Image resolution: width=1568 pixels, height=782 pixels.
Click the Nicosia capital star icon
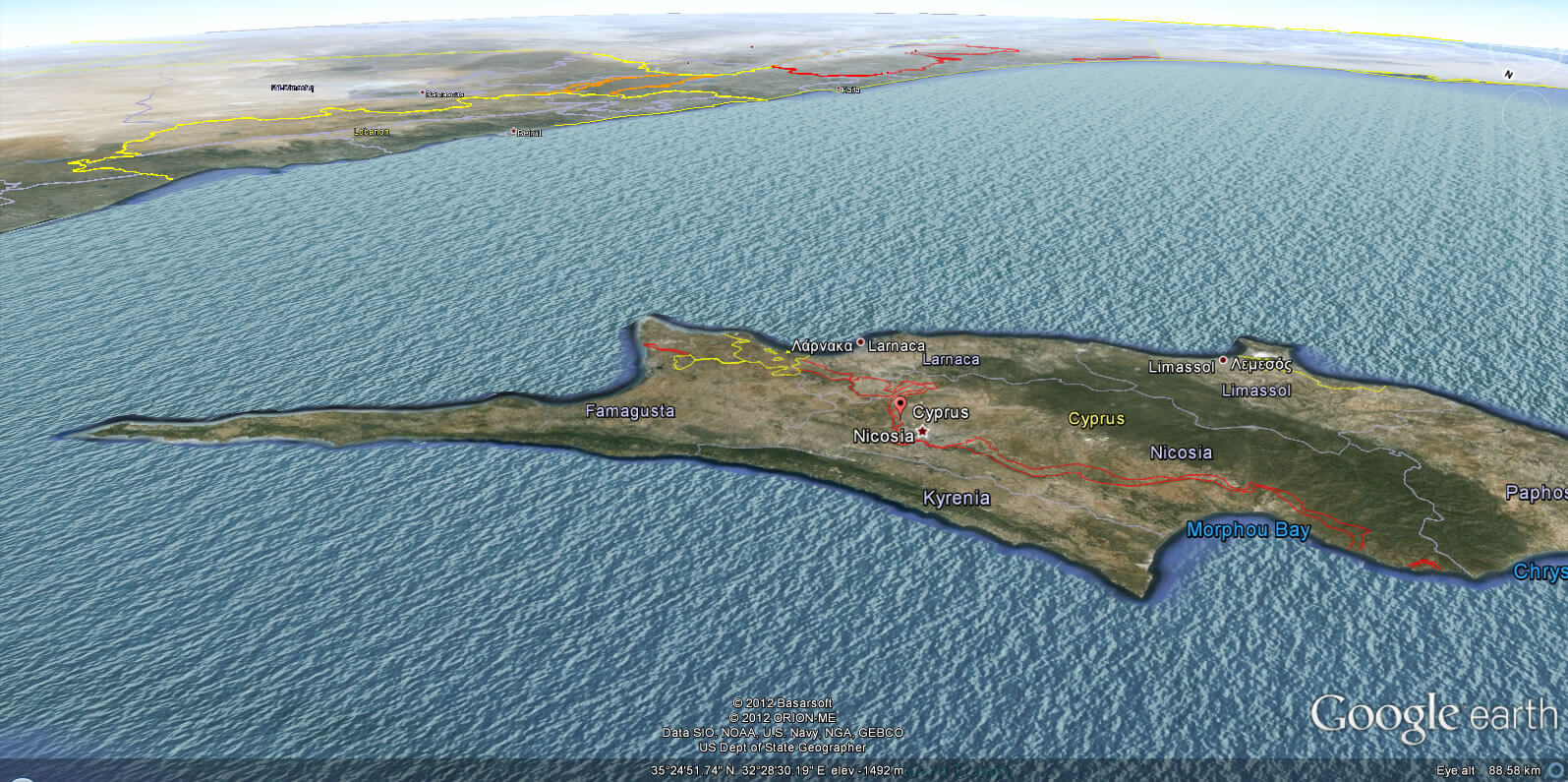pos(922,430)
